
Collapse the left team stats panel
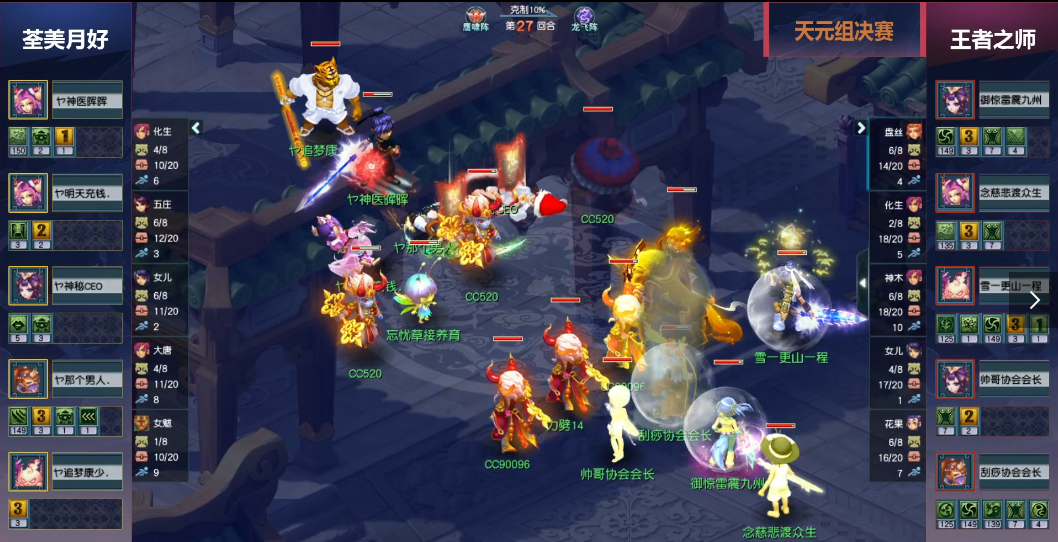(196, 128)
